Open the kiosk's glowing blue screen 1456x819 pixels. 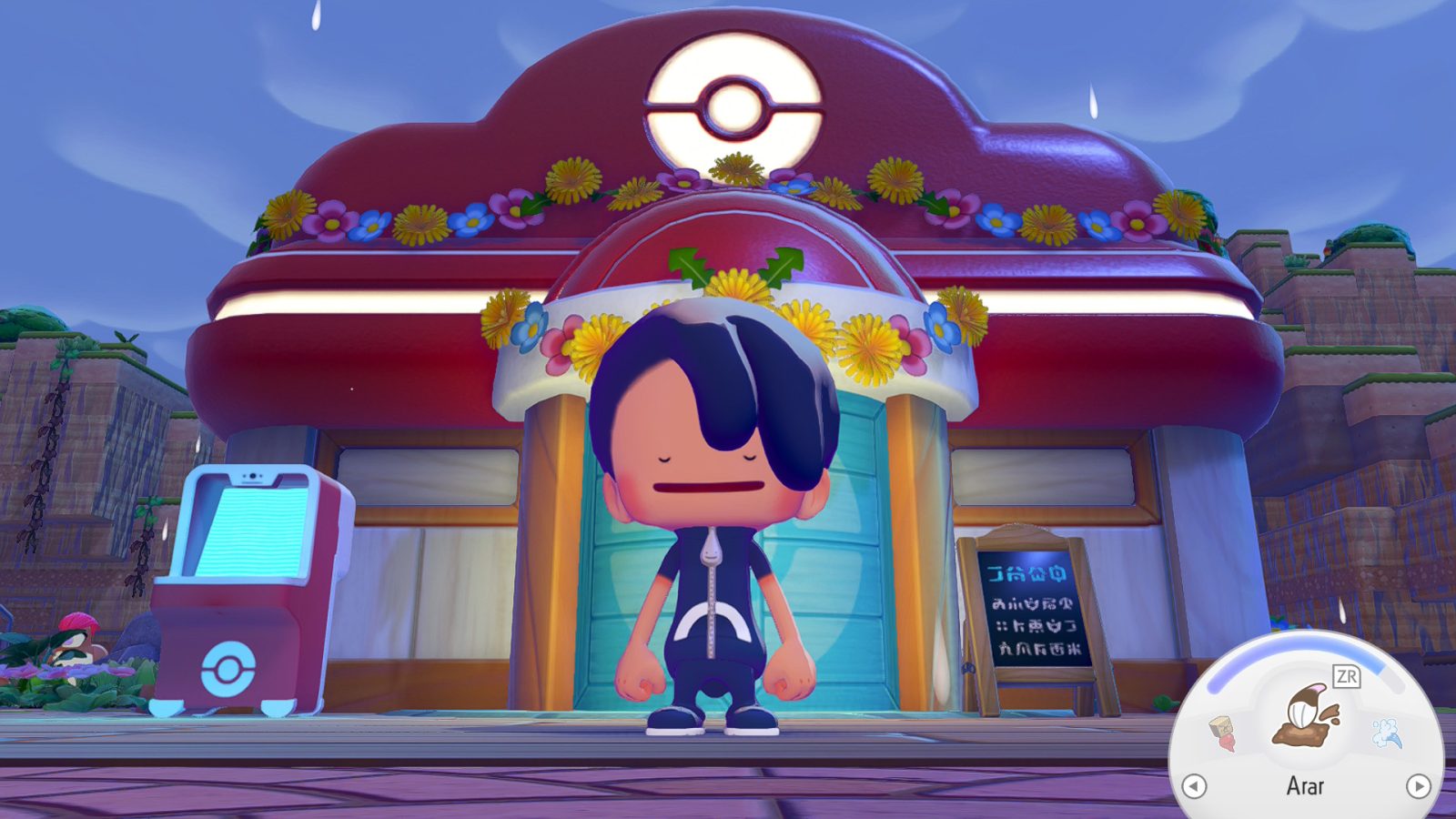coord(255,528)
